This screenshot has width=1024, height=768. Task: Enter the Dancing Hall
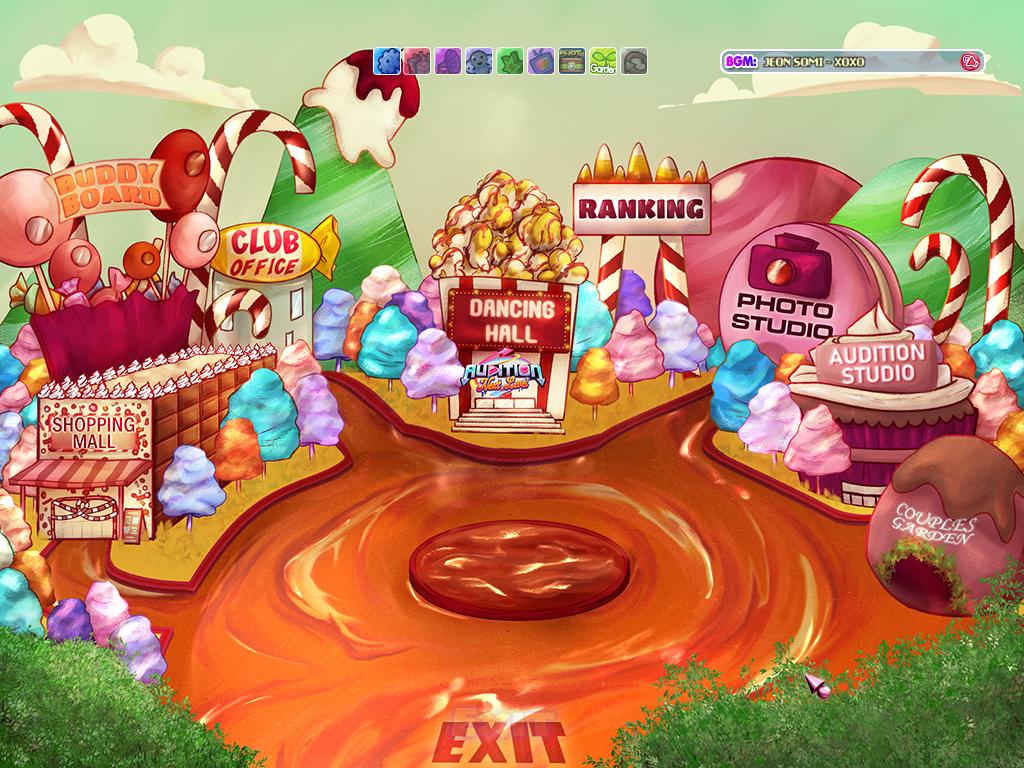coord(504,316)
